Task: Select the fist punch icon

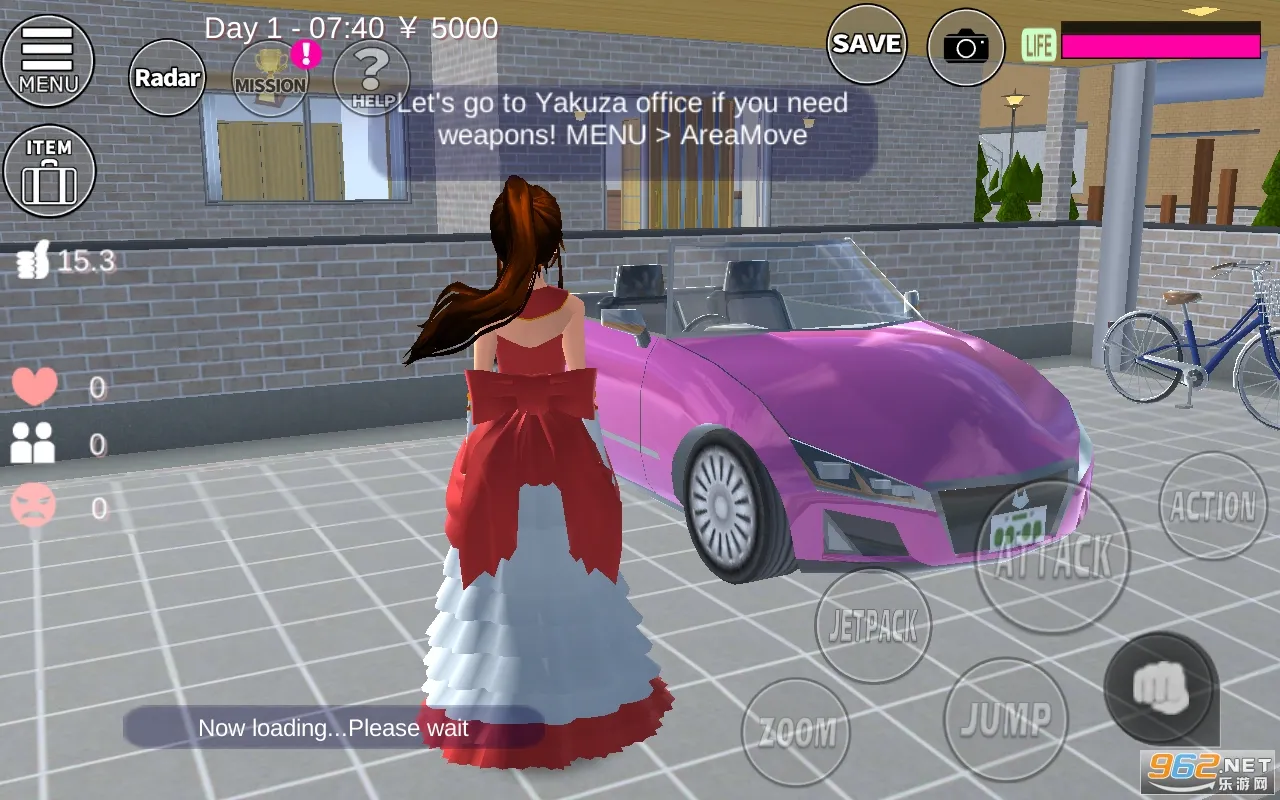Action: pyautogui.click(x=1160, y=688)
